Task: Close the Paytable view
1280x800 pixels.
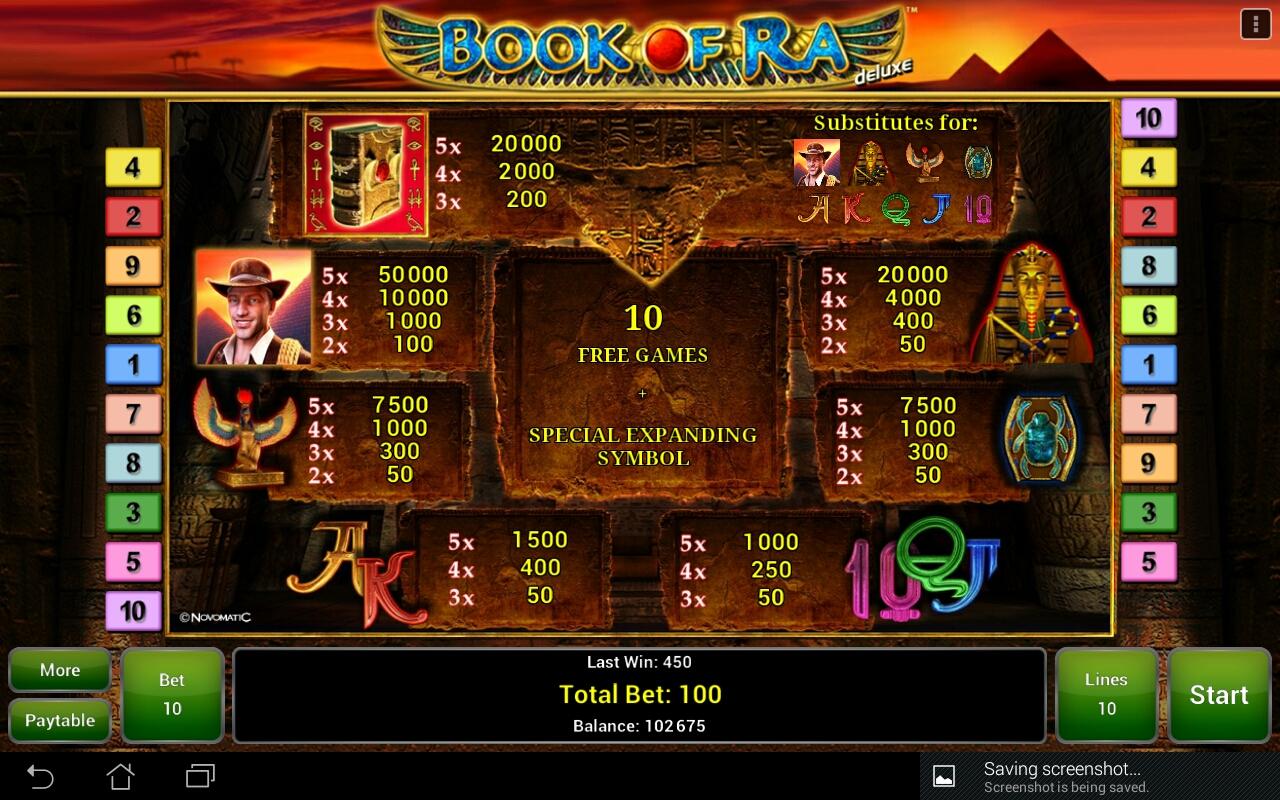Action: 60,720
